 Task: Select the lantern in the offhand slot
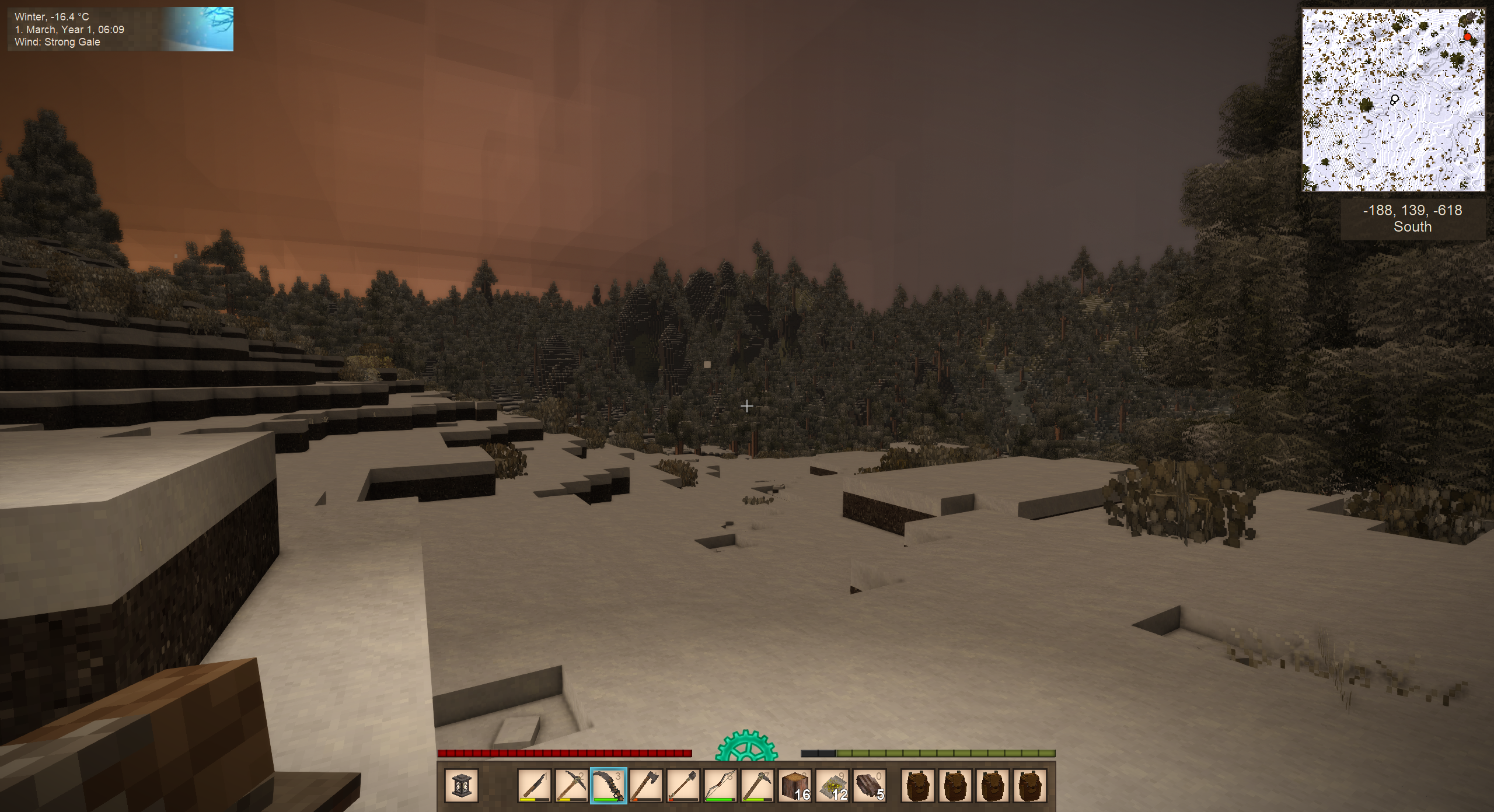[461, 785]
